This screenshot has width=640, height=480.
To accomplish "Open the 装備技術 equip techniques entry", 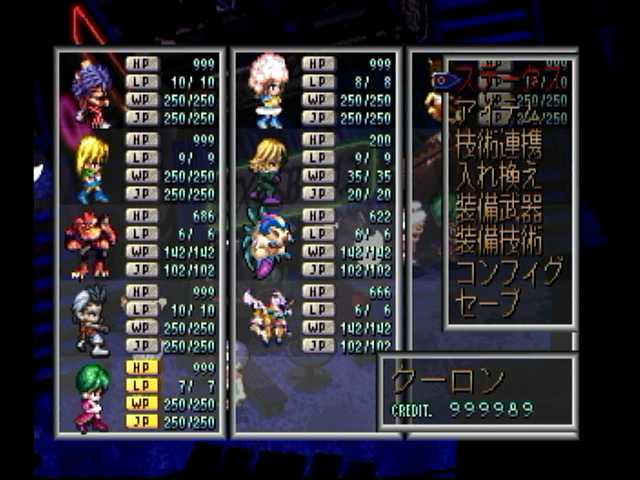I will pyautogui.click(x=499, y=241).
